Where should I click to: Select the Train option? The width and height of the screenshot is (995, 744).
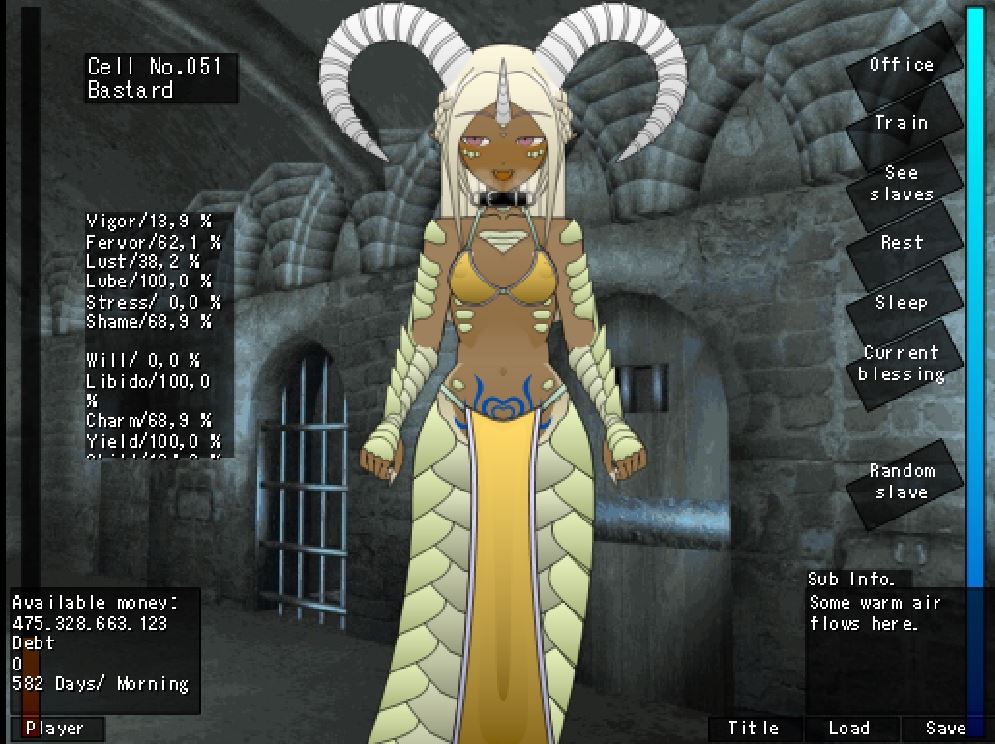click(x=901, y=123)
